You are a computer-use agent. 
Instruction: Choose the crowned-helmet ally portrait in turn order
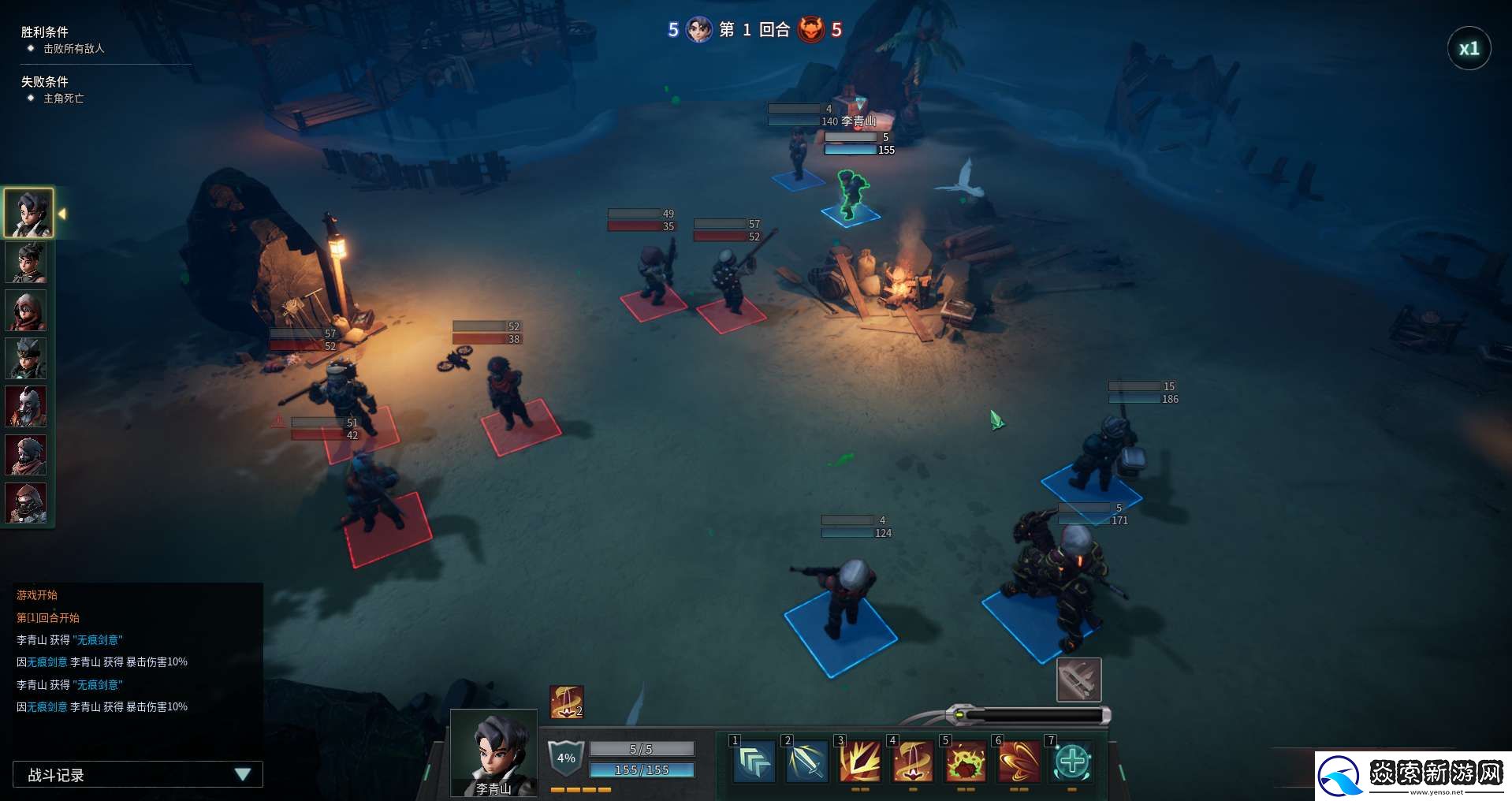point(26,359)
